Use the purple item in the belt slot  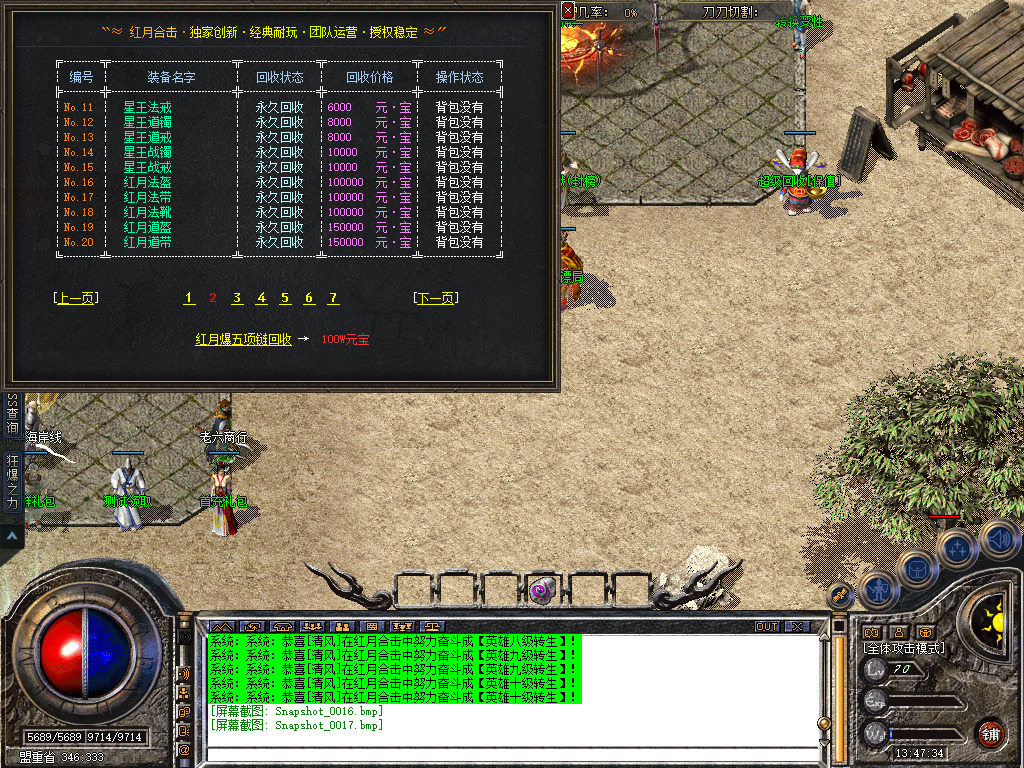pyautogui.click(x=541, y=590)
